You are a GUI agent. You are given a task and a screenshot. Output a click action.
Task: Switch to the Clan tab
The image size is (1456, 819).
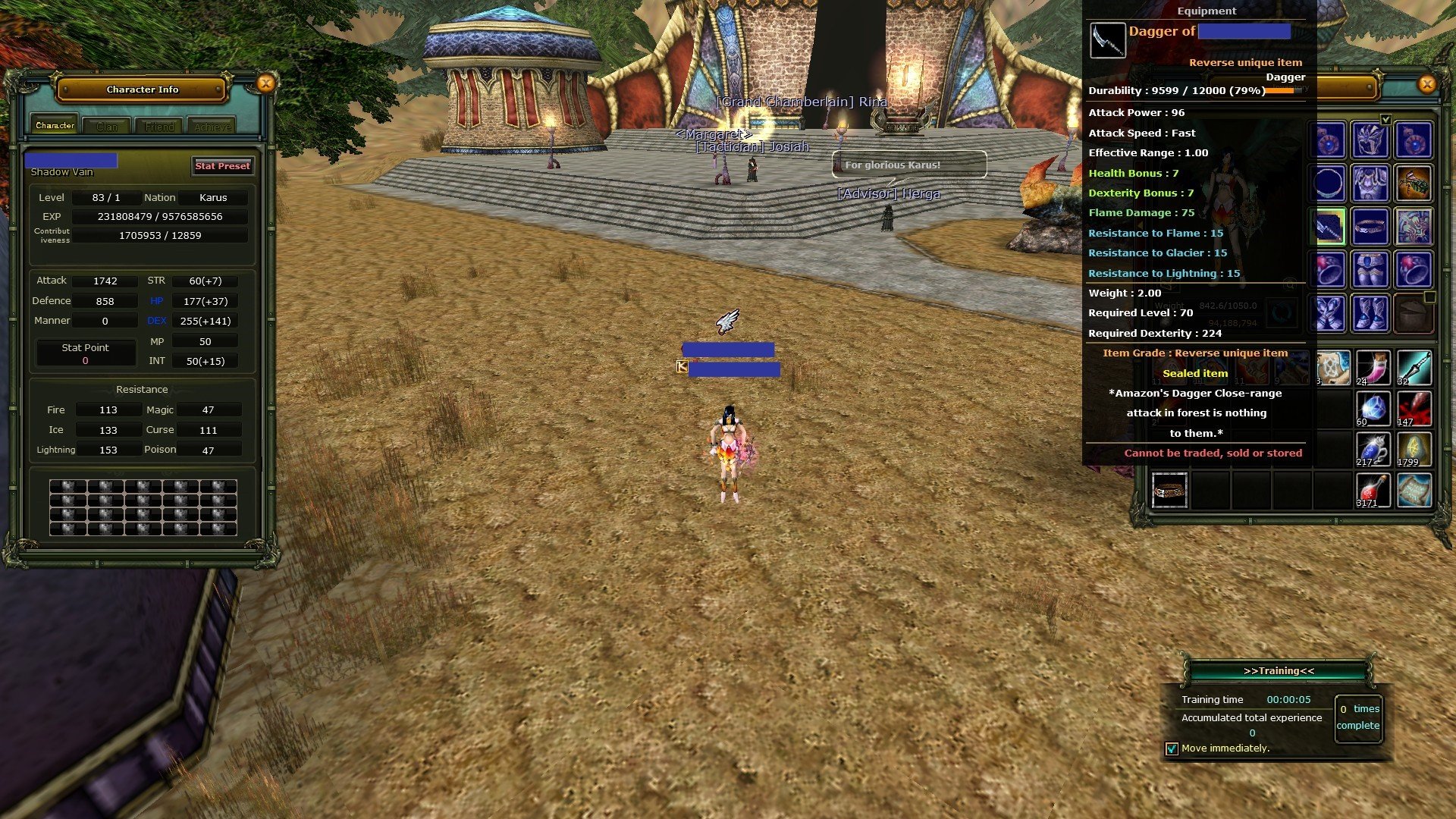pyautogui.click(x=106, y=126)
